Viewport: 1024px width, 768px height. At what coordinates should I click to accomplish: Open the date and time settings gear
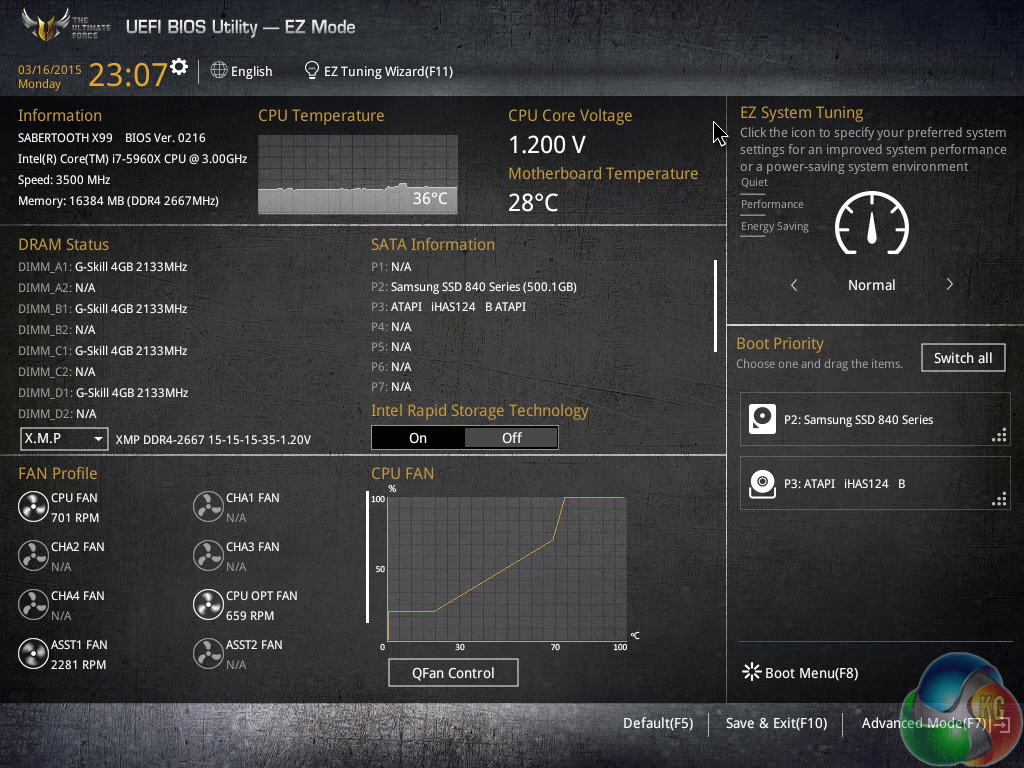point(179,67)
